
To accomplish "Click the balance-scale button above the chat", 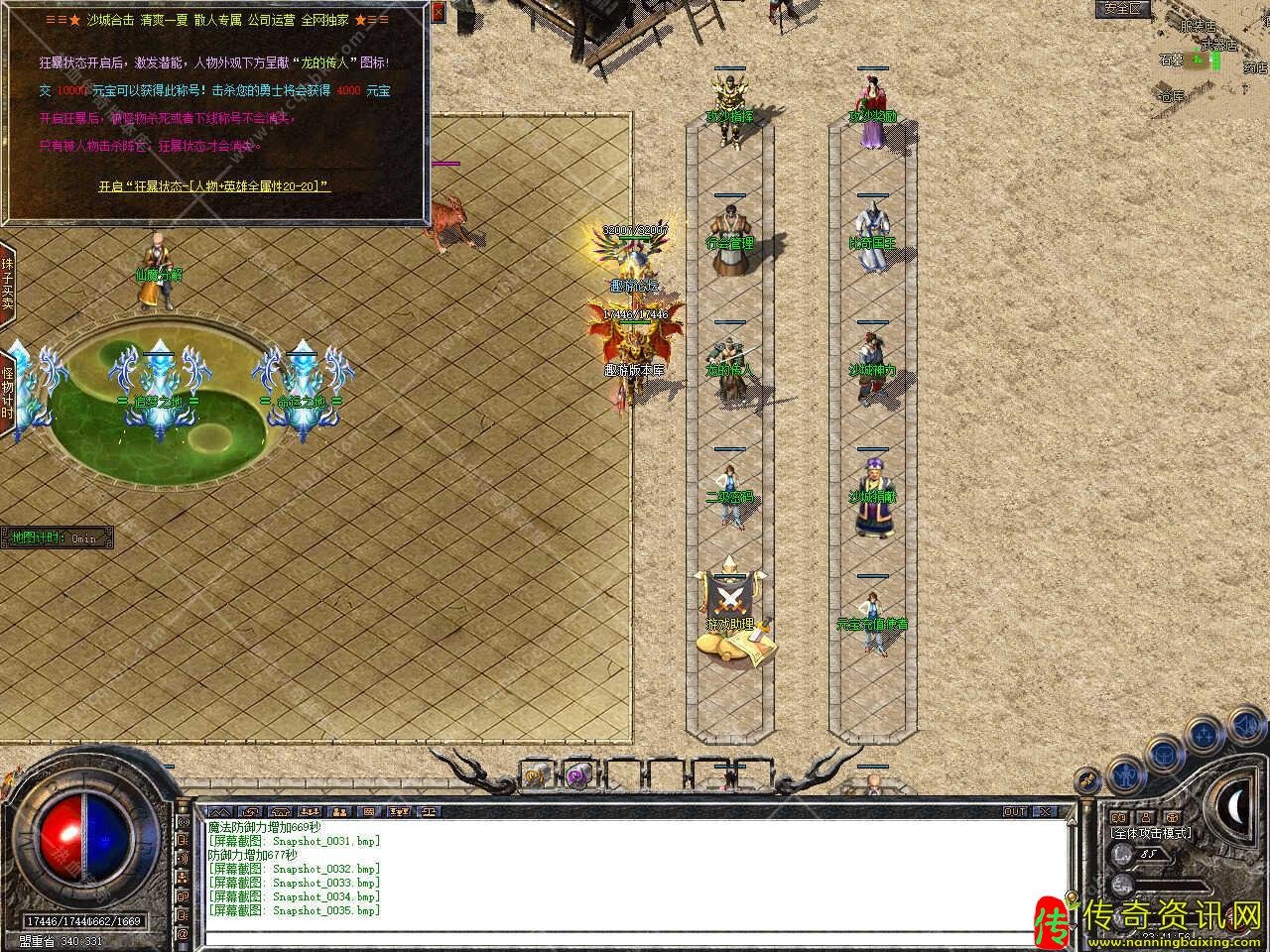I will click(429, 811).
